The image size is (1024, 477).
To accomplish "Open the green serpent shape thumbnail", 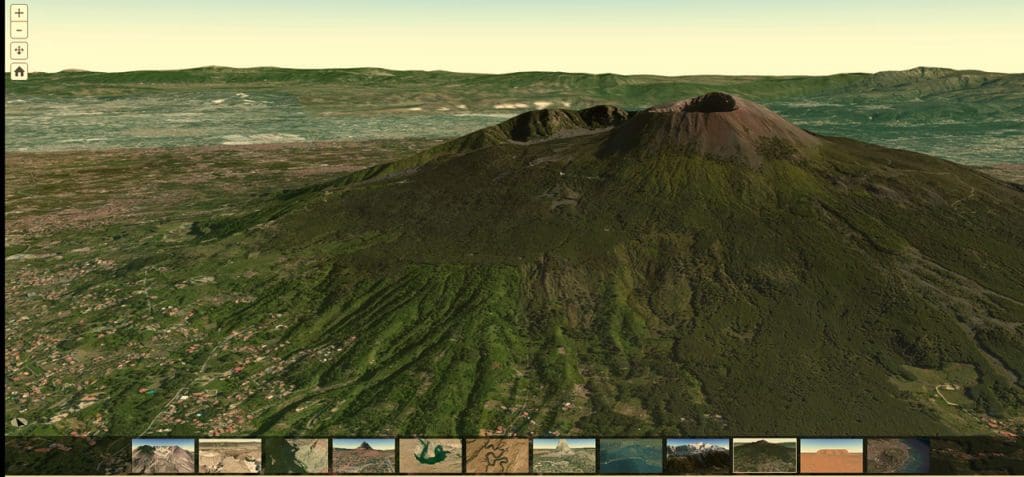I will pyautogui.click(x=430, y=456).
